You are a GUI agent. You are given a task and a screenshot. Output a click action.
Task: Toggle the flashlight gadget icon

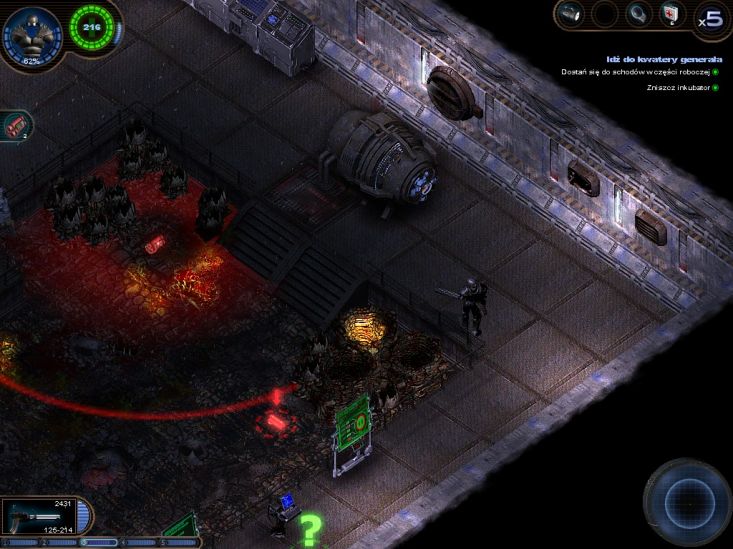[x=571, y=14]
